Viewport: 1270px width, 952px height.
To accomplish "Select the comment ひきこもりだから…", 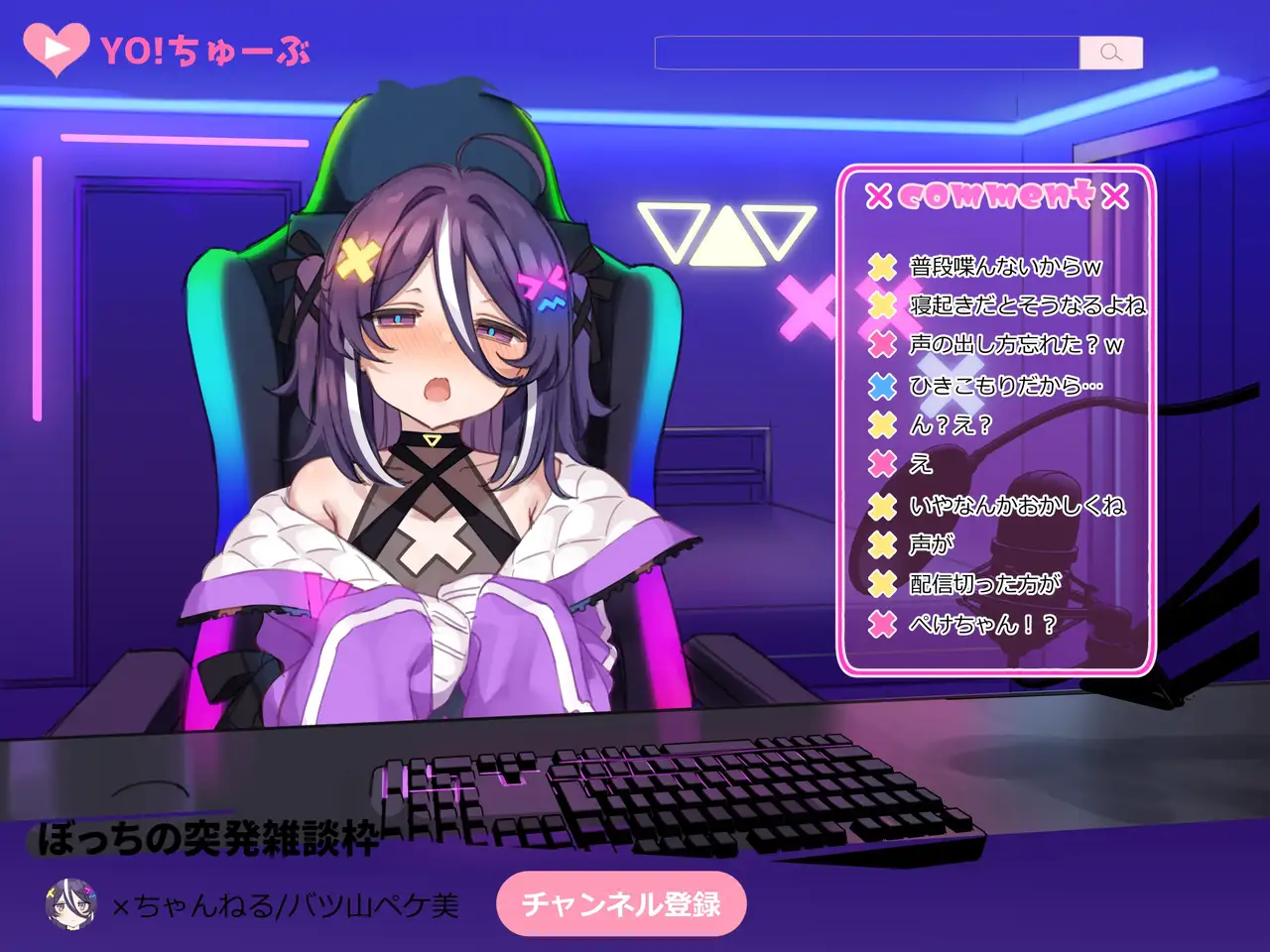I will 1005,385.
